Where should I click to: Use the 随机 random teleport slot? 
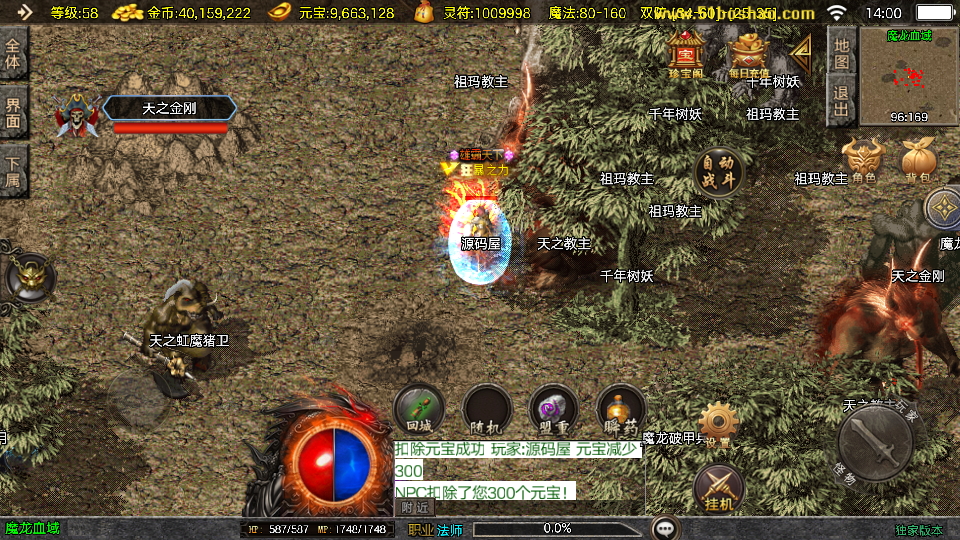click(487, 408)
